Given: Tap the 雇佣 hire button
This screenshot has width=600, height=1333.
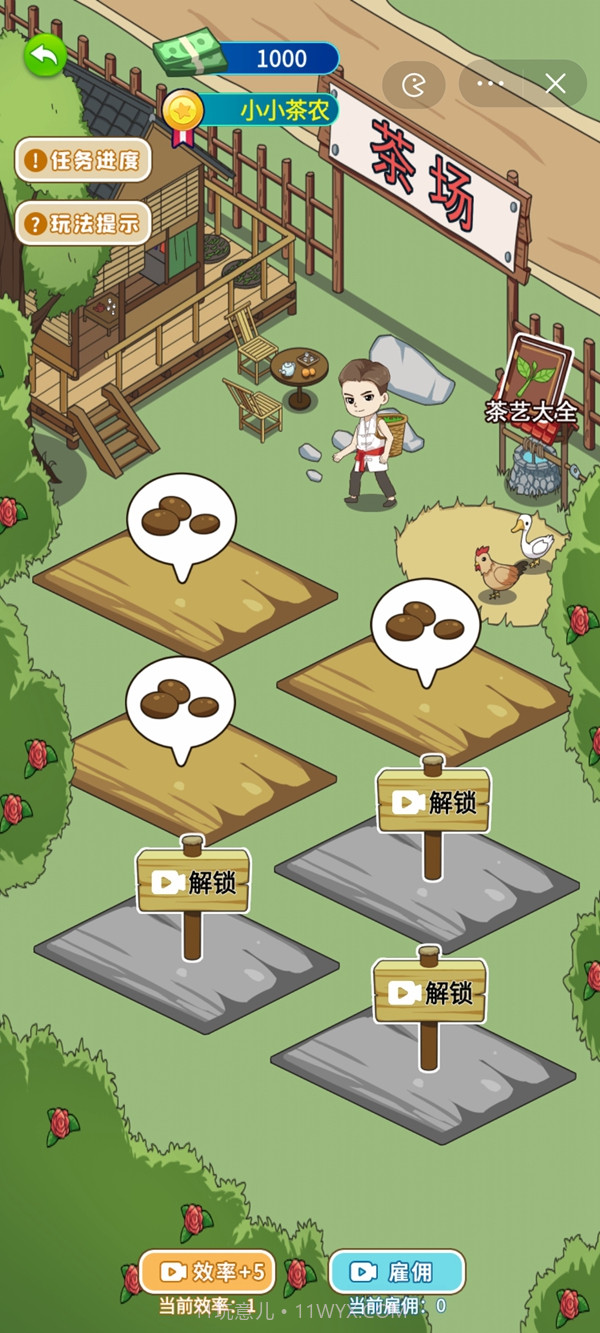Looking at the screenshot, I should [396, 1271].
